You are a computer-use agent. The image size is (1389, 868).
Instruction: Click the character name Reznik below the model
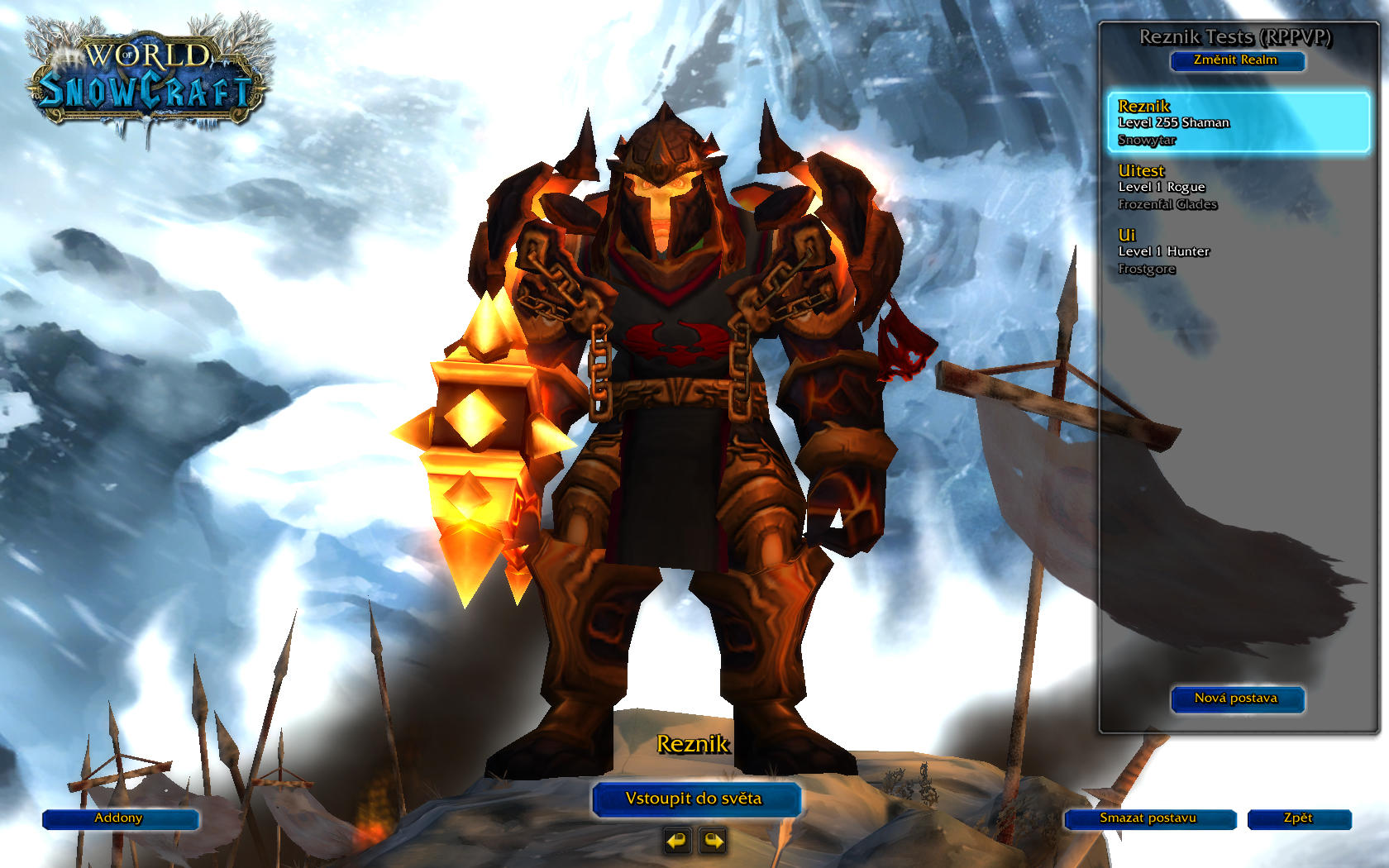(x=694, y=744)
